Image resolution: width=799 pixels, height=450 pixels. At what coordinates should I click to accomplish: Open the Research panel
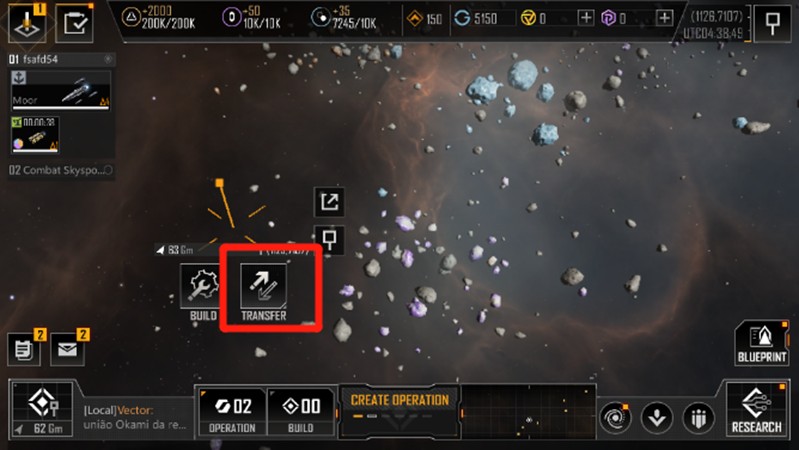[756, 412]
